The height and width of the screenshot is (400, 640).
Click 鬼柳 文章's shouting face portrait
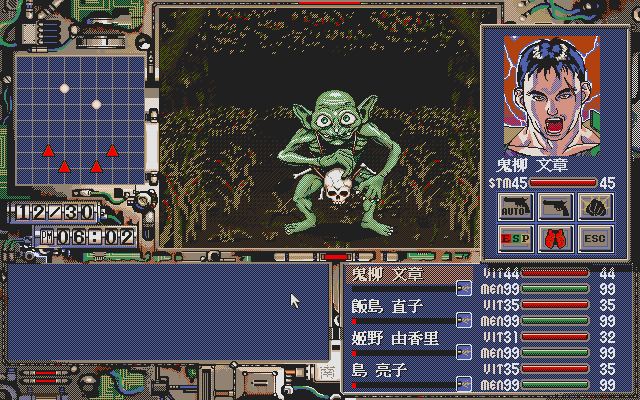tap(551, 93)
